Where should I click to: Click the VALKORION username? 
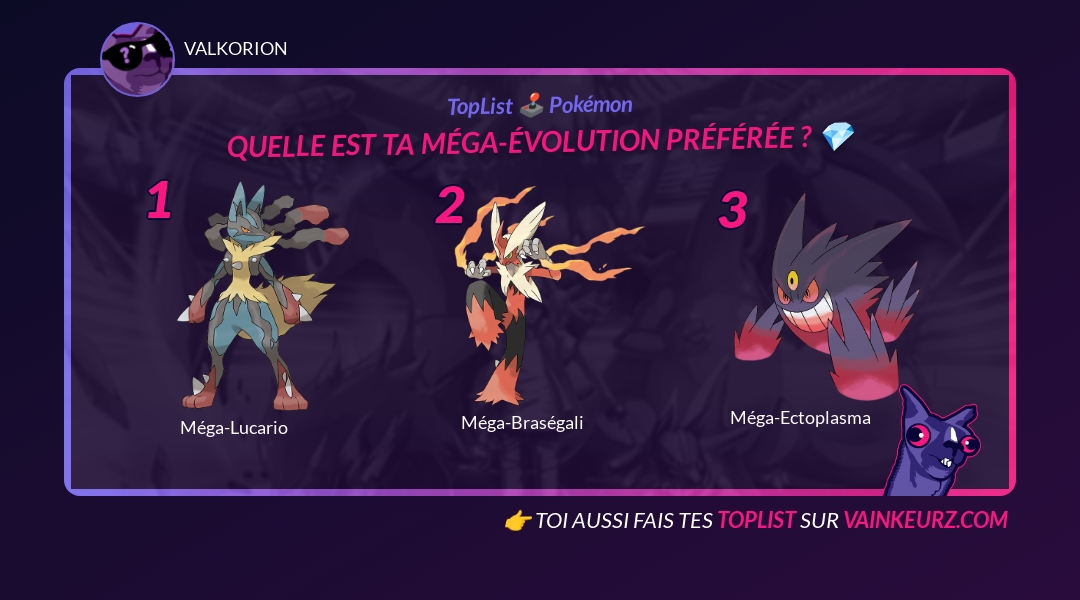(236, 49)
